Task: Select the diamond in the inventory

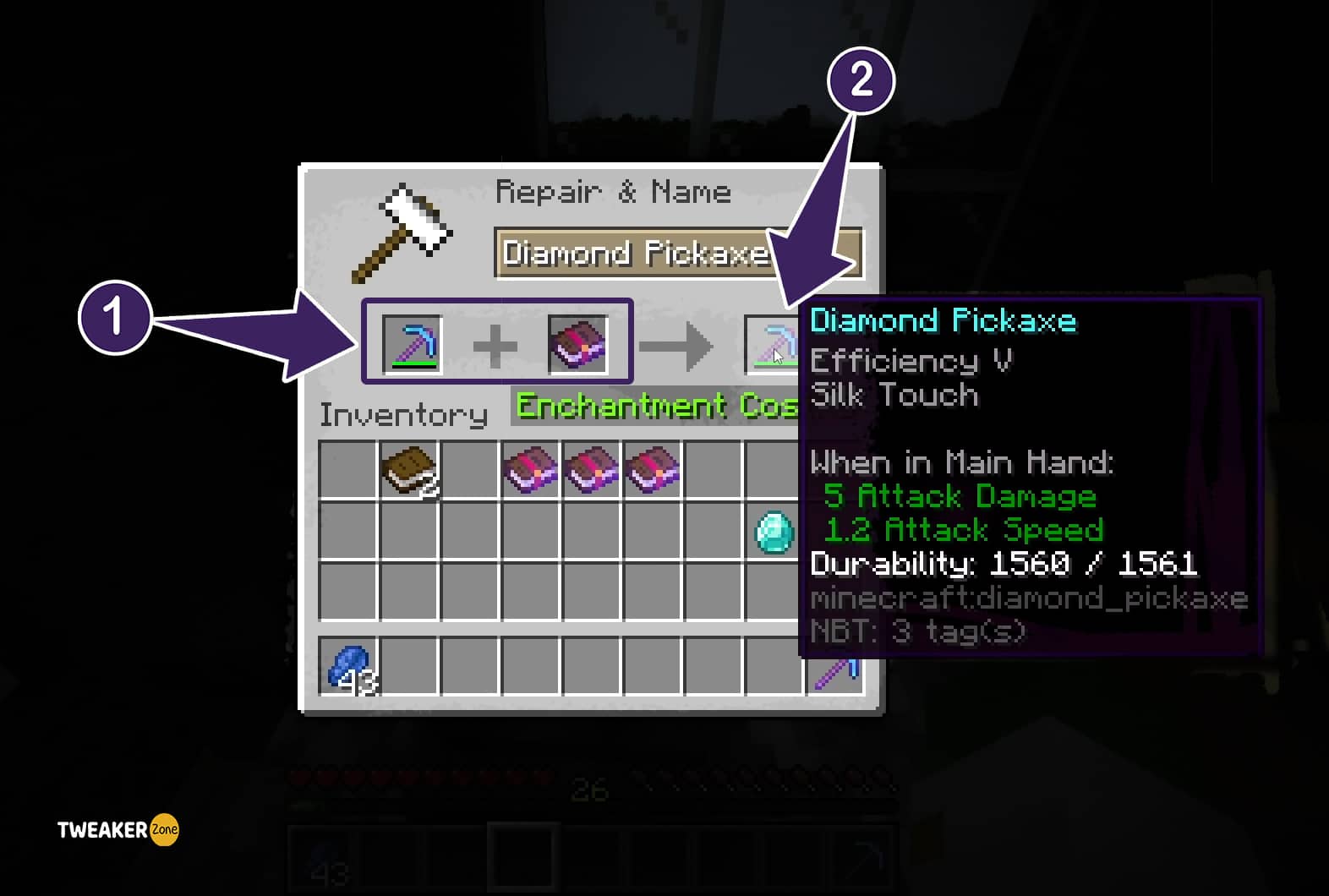Action: click(774, 532)
